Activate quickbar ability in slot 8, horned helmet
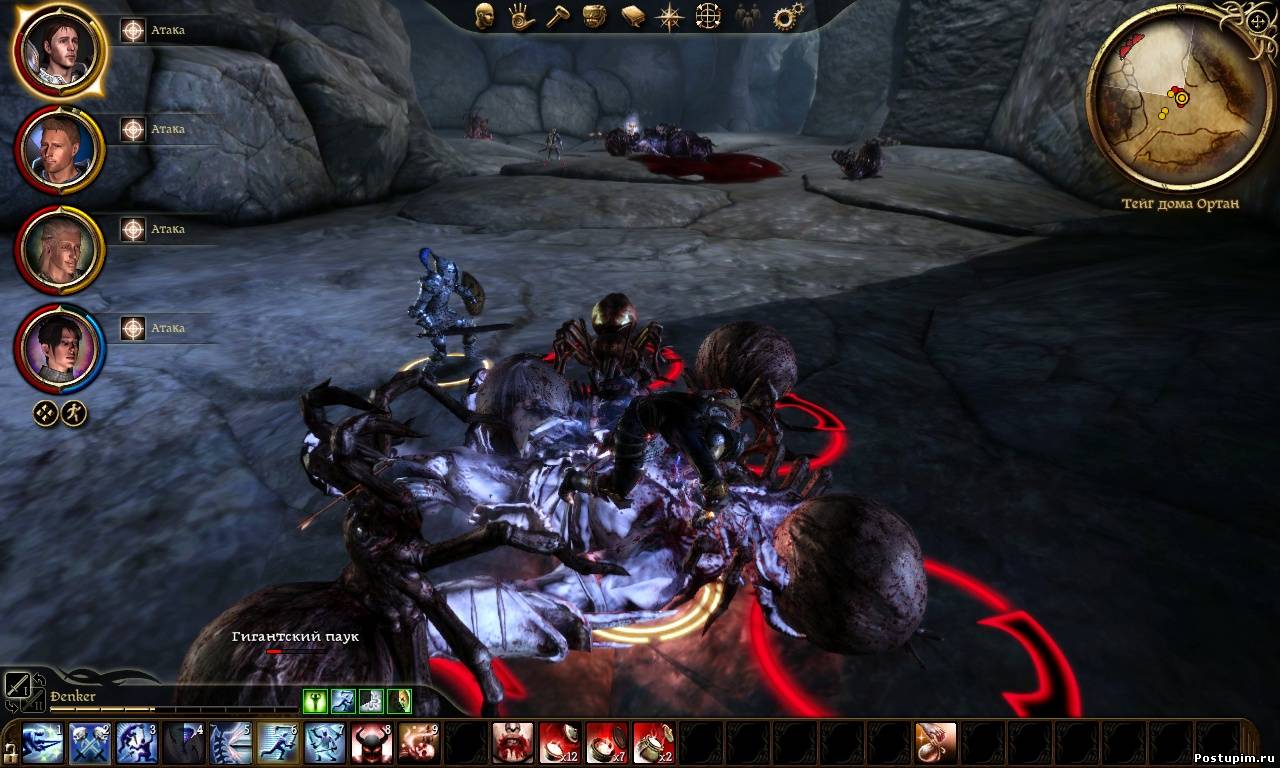Viewport: 1280px width, 768px height. click(x=372, y=743)
